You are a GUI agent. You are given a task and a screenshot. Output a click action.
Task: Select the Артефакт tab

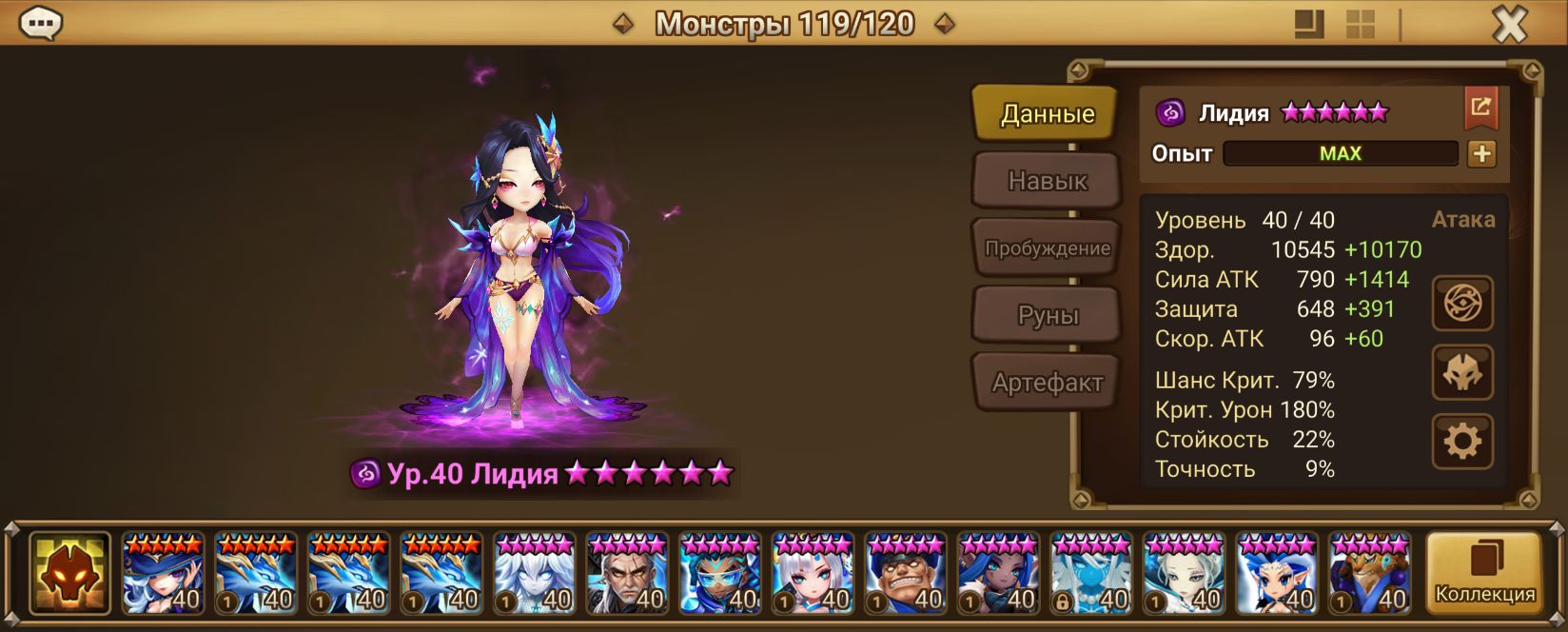click(x=1047, y=383)
